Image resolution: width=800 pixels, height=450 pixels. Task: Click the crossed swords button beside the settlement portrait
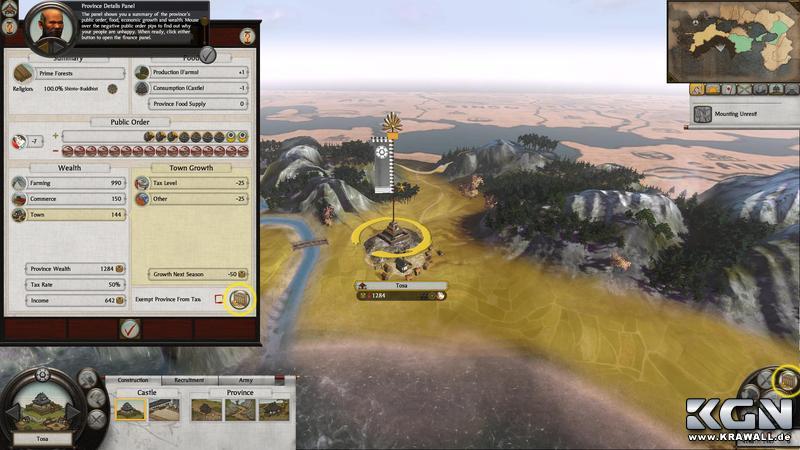pos(98,420)
